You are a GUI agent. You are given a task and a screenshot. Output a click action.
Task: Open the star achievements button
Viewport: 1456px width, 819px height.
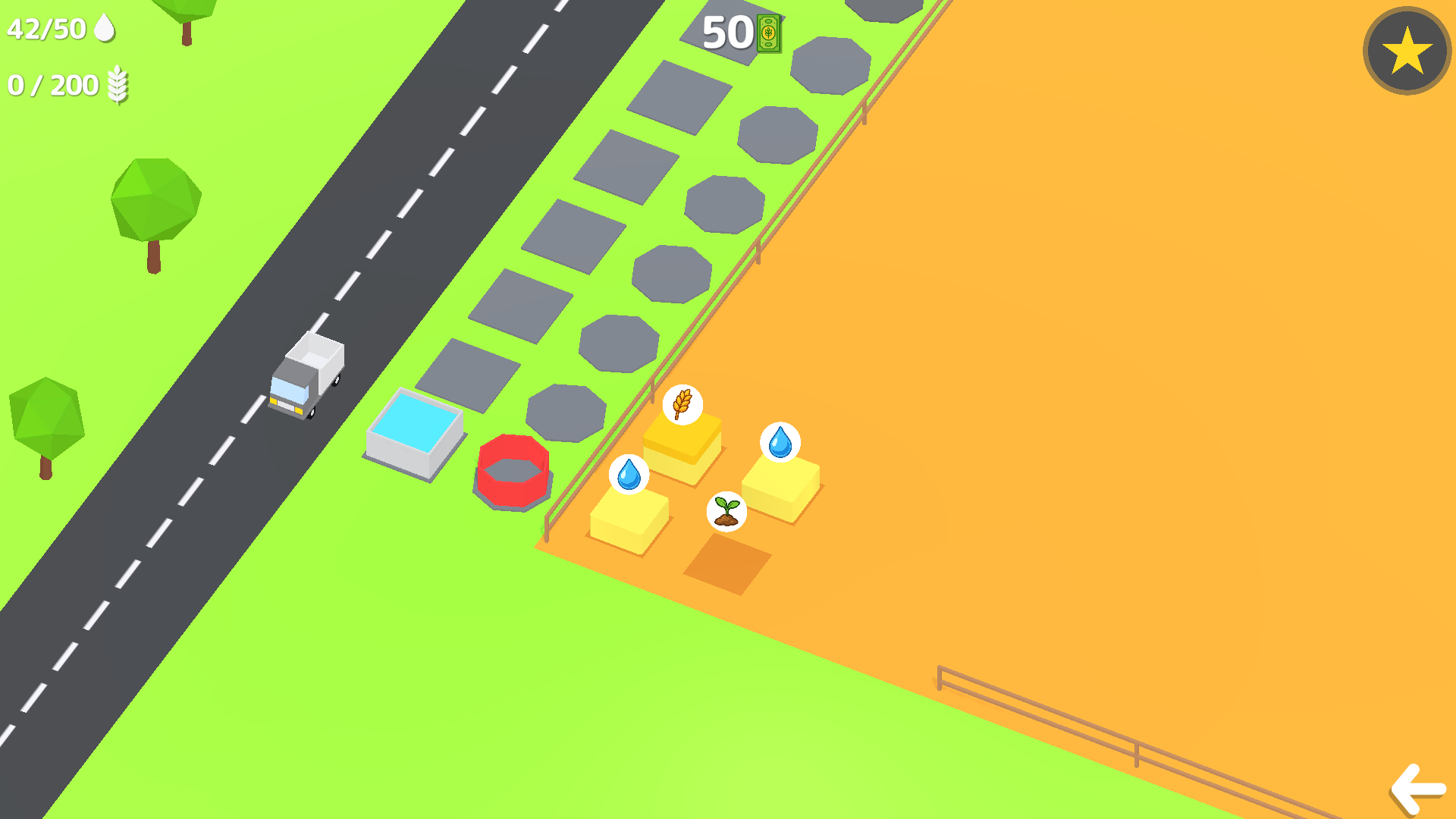click(x=1405, y=50)
